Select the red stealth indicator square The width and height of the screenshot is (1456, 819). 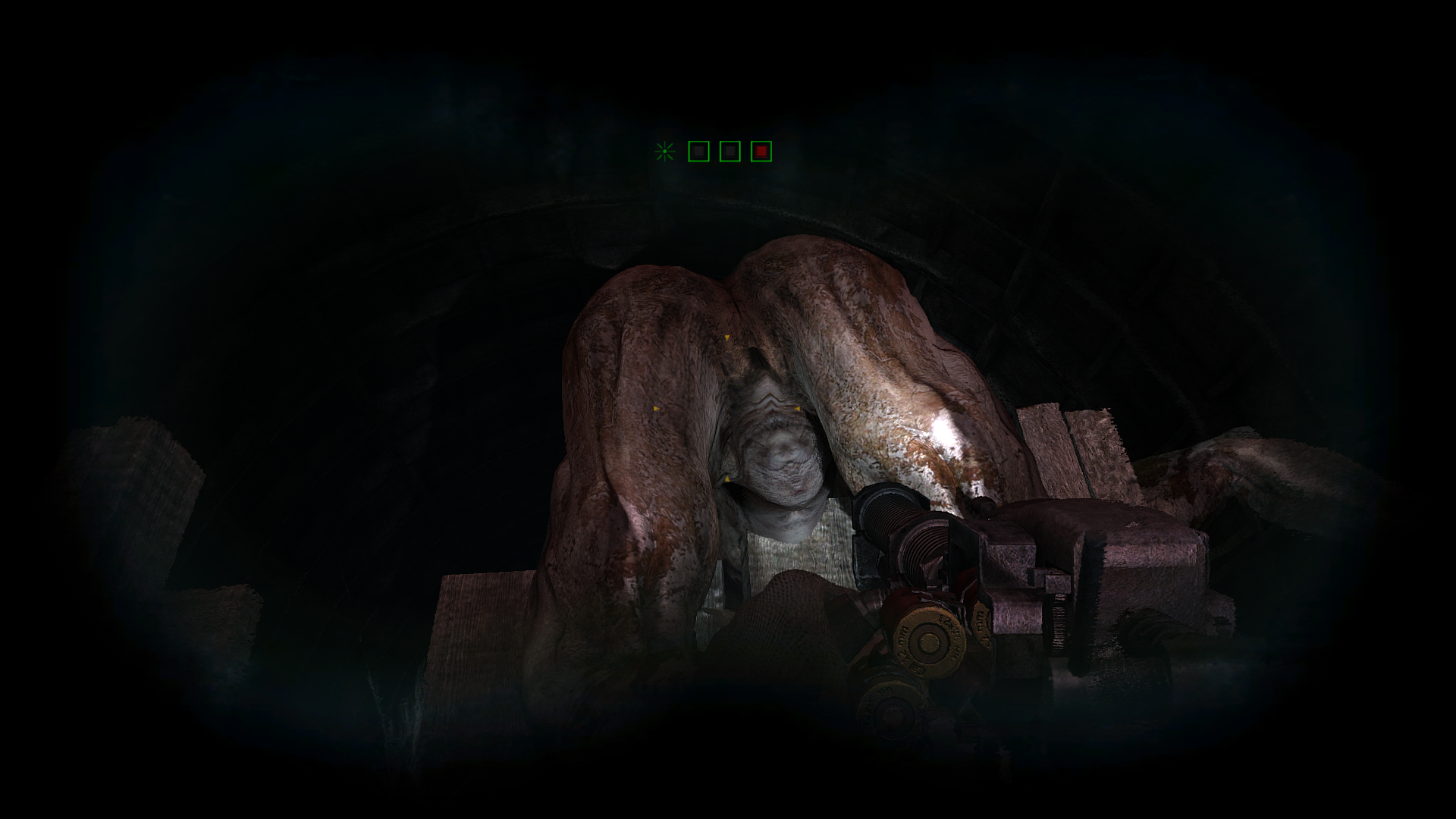pos(761,152)
